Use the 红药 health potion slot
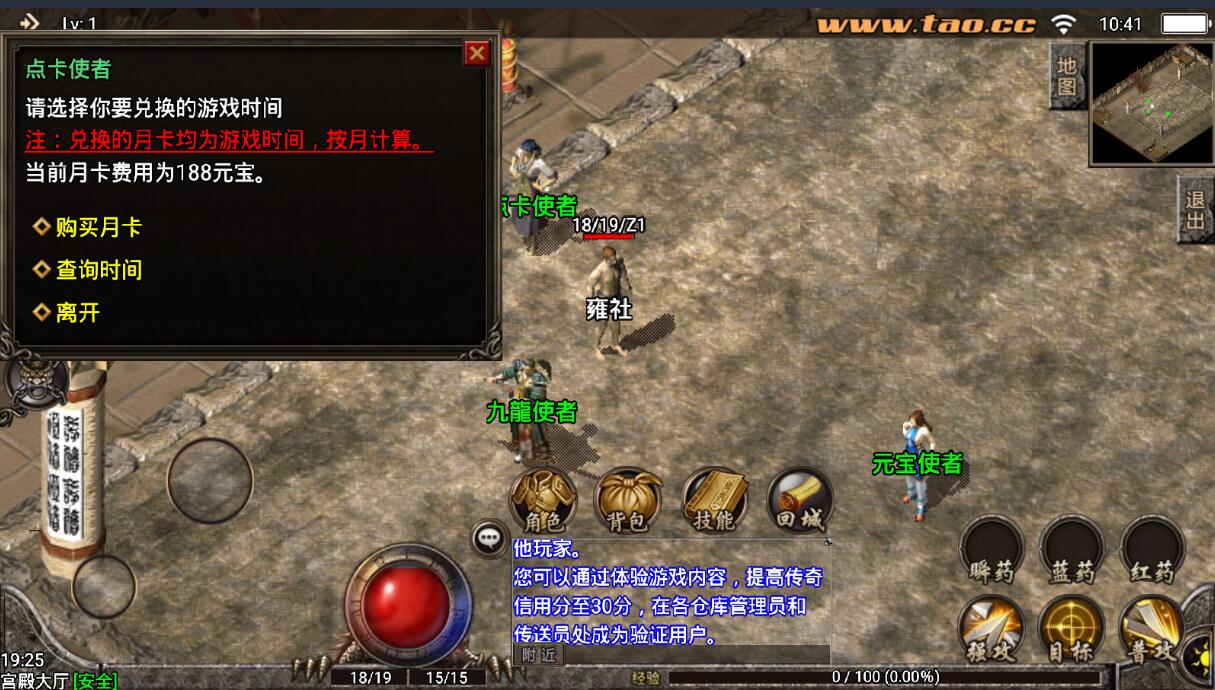This screenshot has height=690, width=1215. point(1151,550)
